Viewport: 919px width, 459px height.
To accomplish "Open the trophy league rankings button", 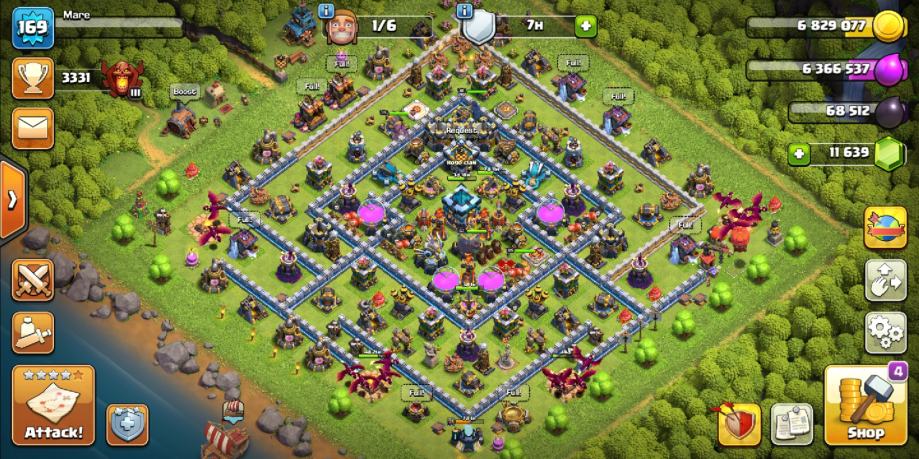I will [32, 77].
